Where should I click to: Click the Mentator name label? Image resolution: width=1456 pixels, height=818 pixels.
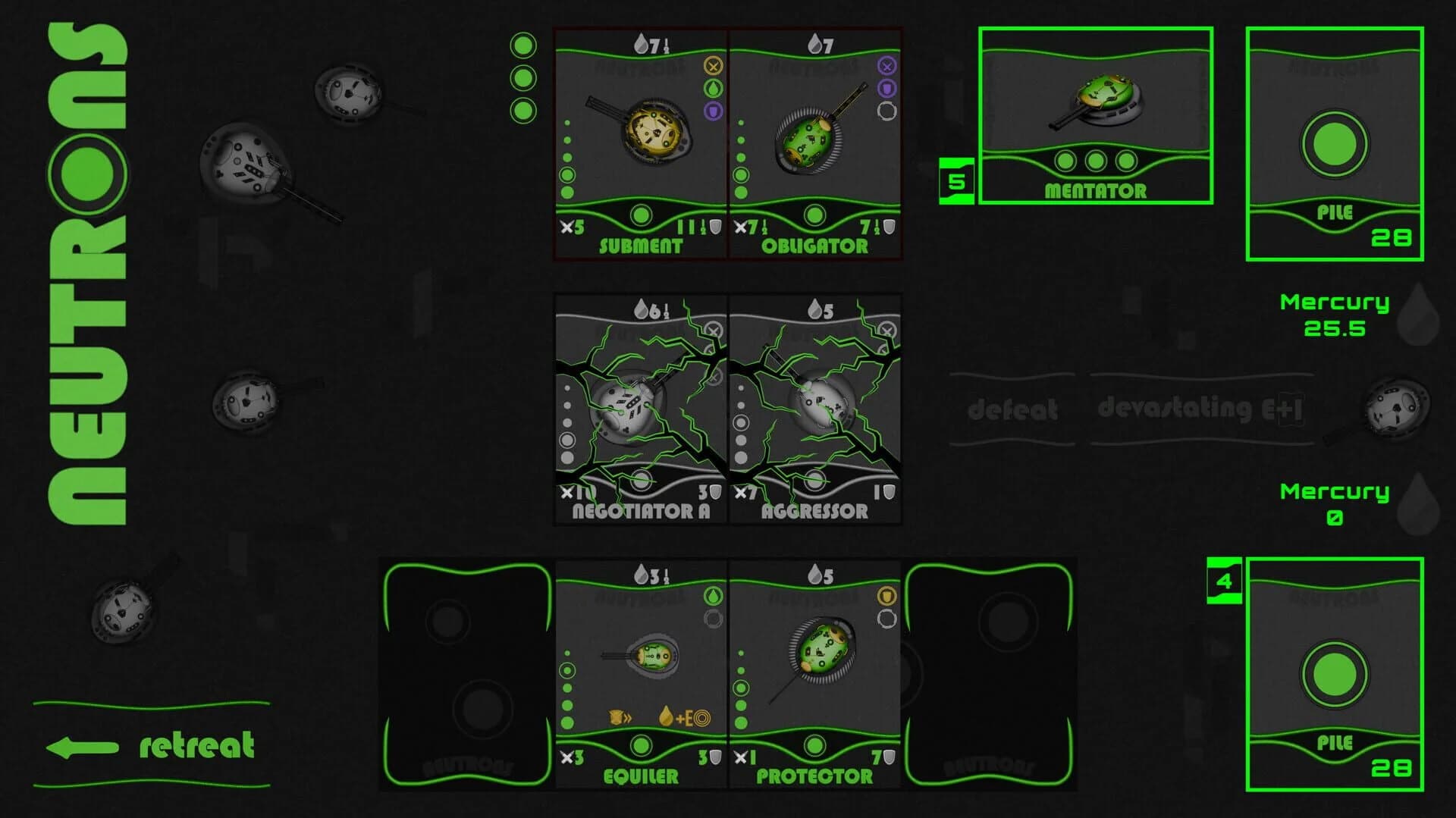pyautogui.click(x=1094, y=190)
